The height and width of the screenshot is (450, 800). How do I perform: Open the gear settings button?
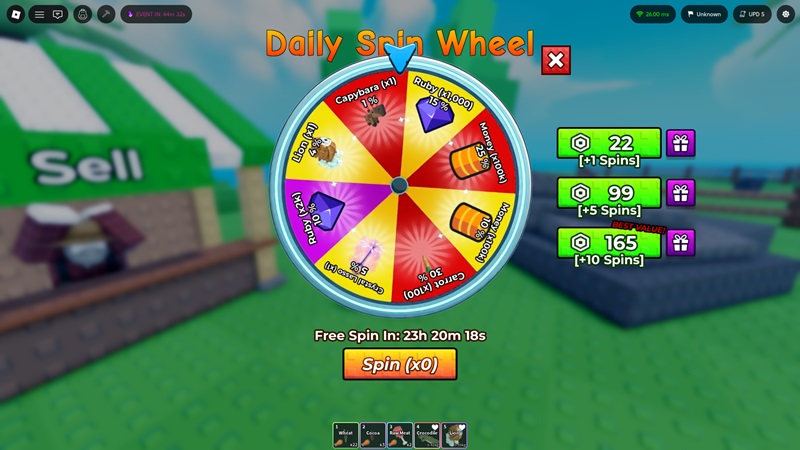pyautogui.click(x=786, y=14)
